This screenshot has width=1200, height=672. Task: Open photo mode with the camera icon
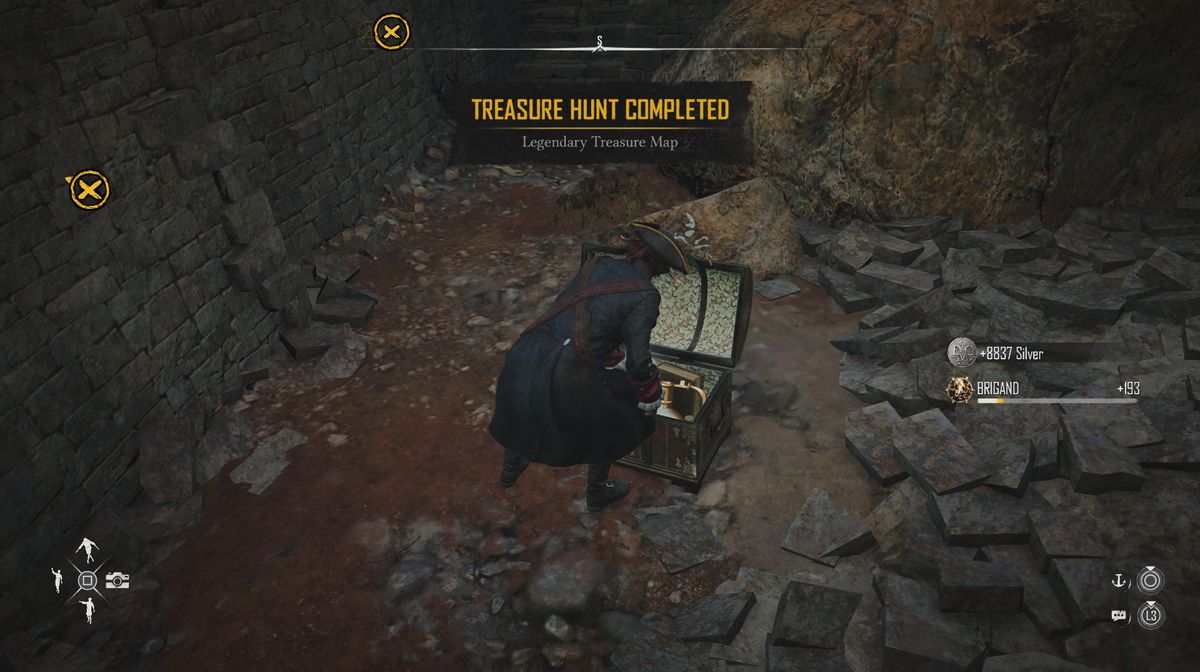click(118, 580)
